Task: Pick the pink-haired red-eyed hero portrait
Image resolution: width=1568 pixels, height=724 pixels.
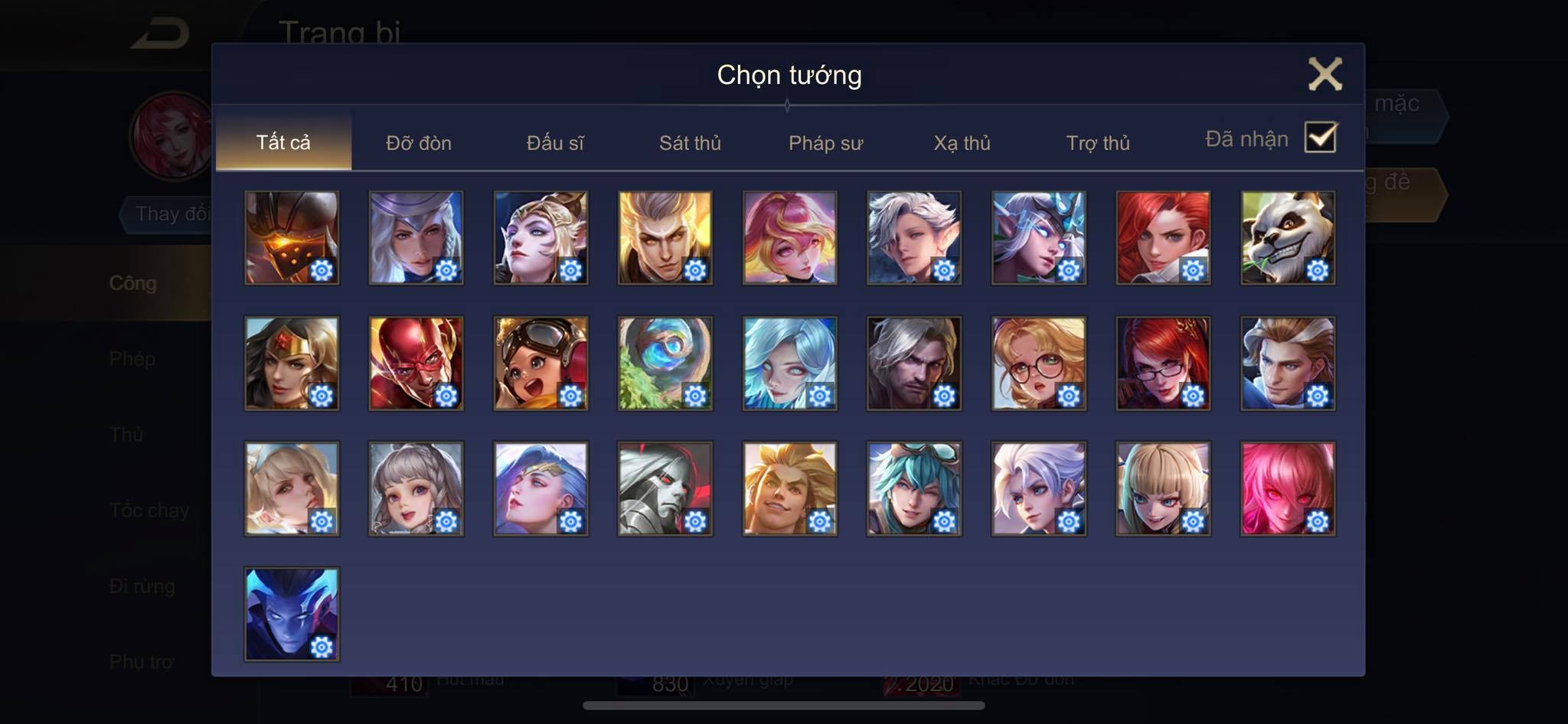Action: [x=1287, y=488]
